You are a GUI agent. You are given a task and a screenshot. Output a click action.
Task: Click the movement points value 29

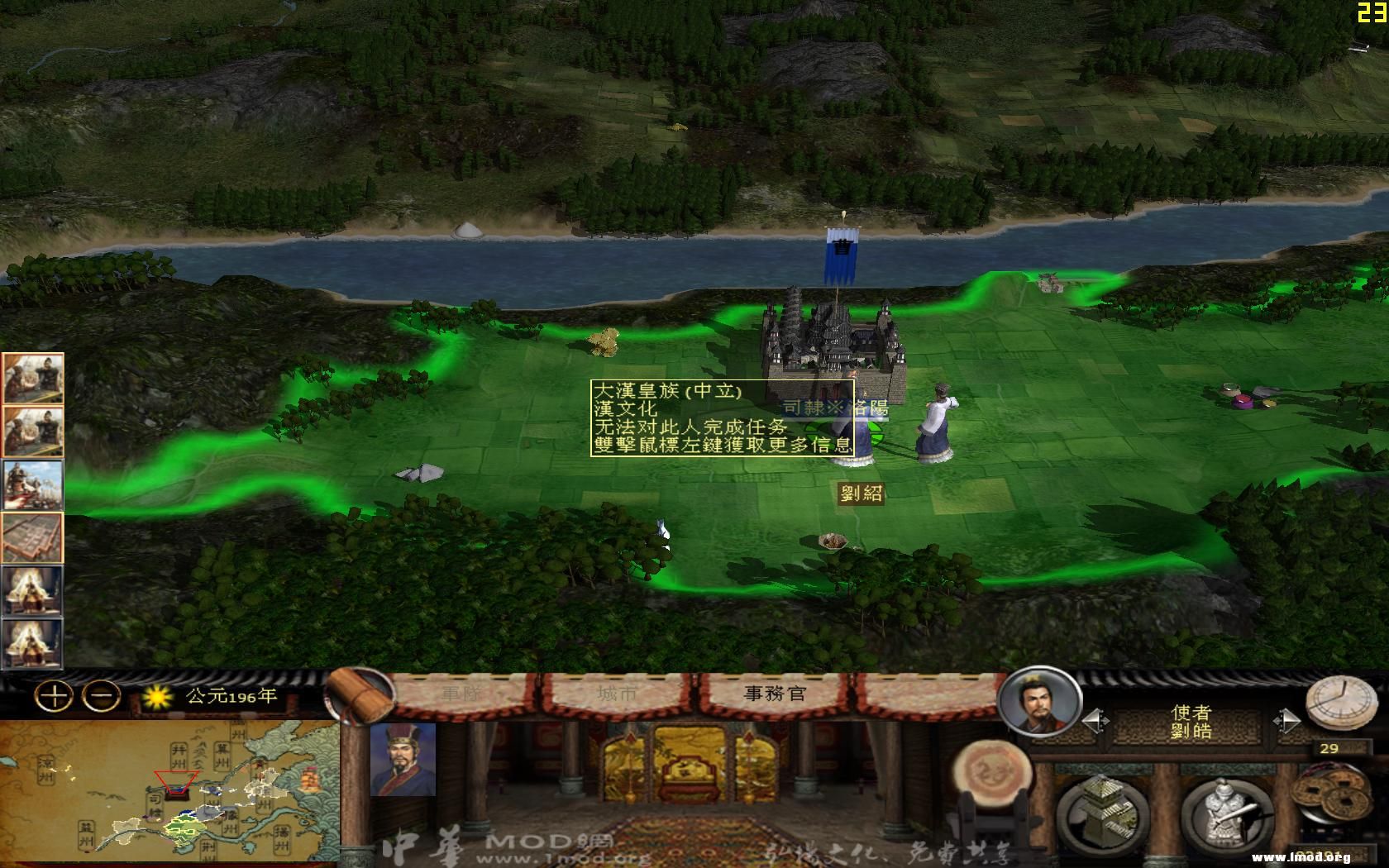[x=1332, y=748]
